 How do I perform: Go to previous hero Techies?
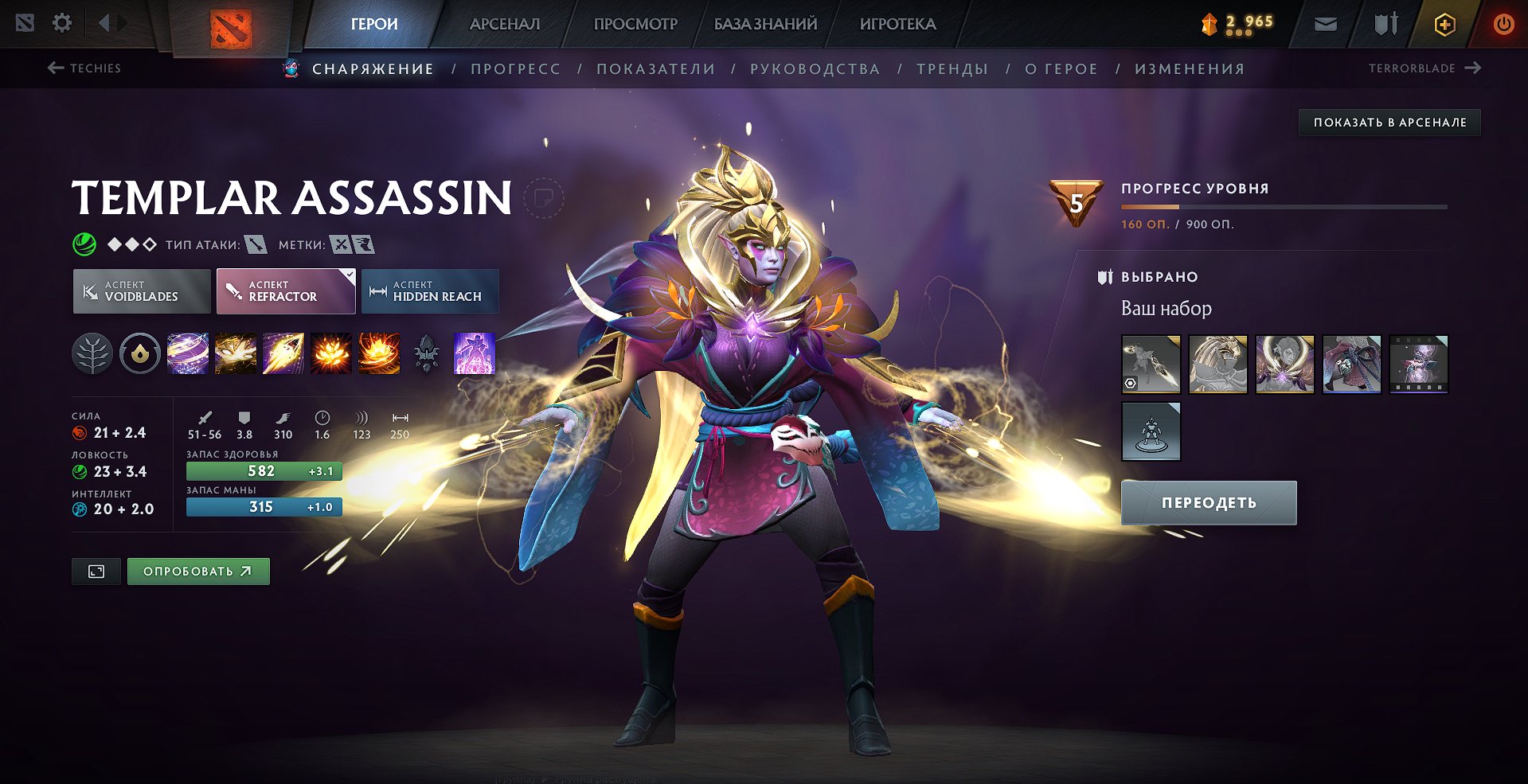[x=84, y=68]
